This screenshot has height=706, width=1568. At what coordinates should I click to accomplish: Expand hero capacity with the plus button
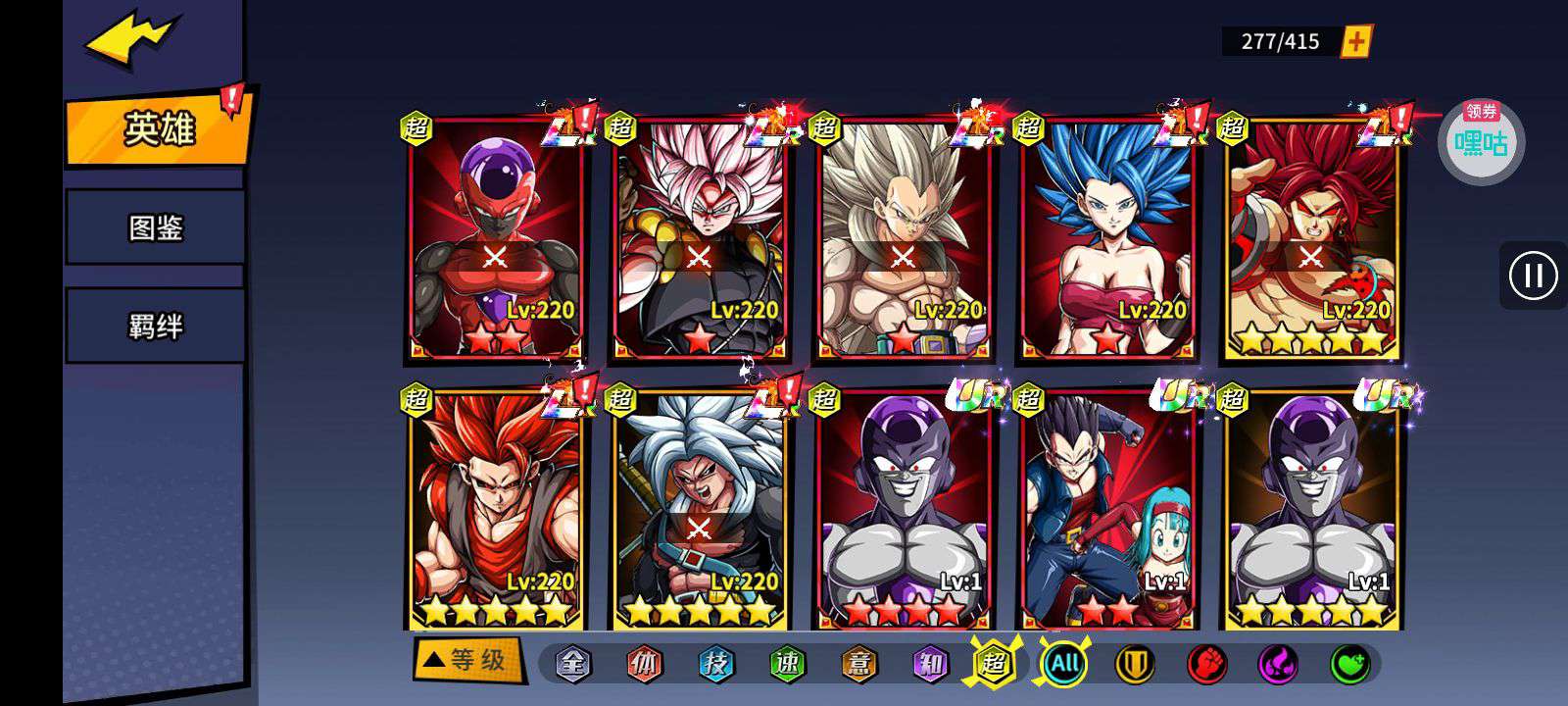pyautogui.click(x=1356, y=41)
